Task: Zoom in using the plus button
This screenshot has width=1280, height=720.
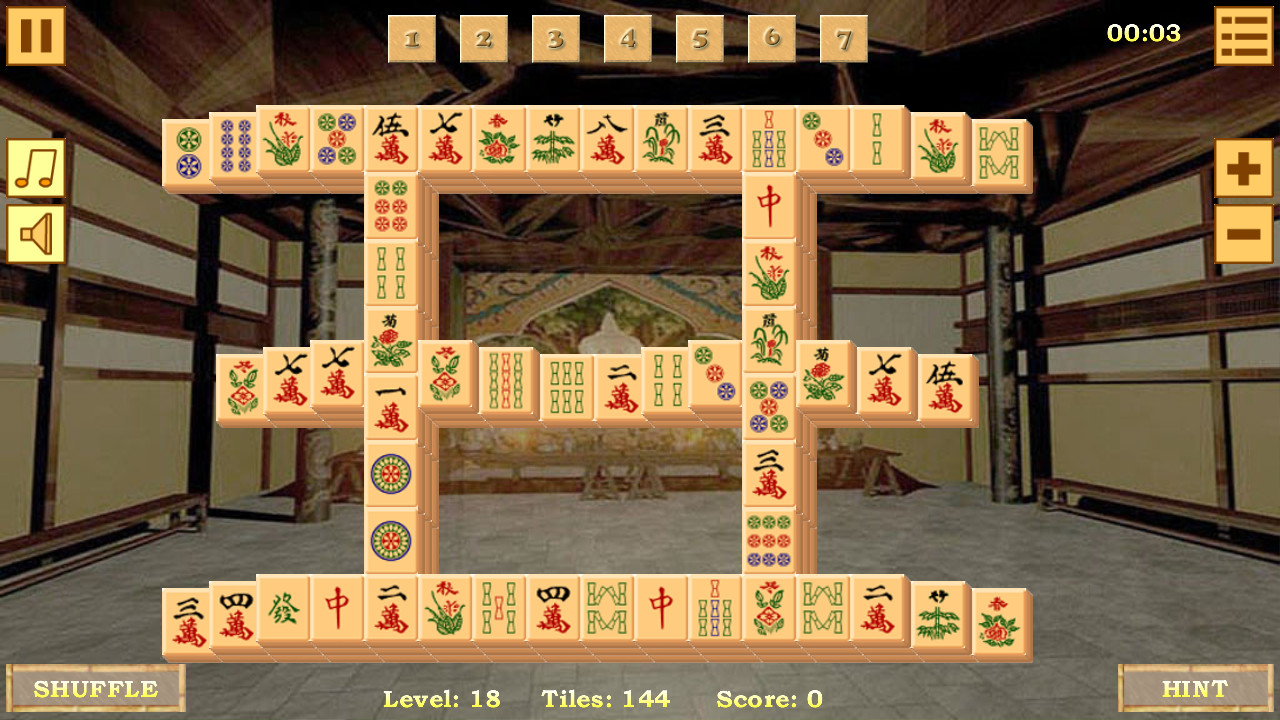Action: pos(1242,170)
